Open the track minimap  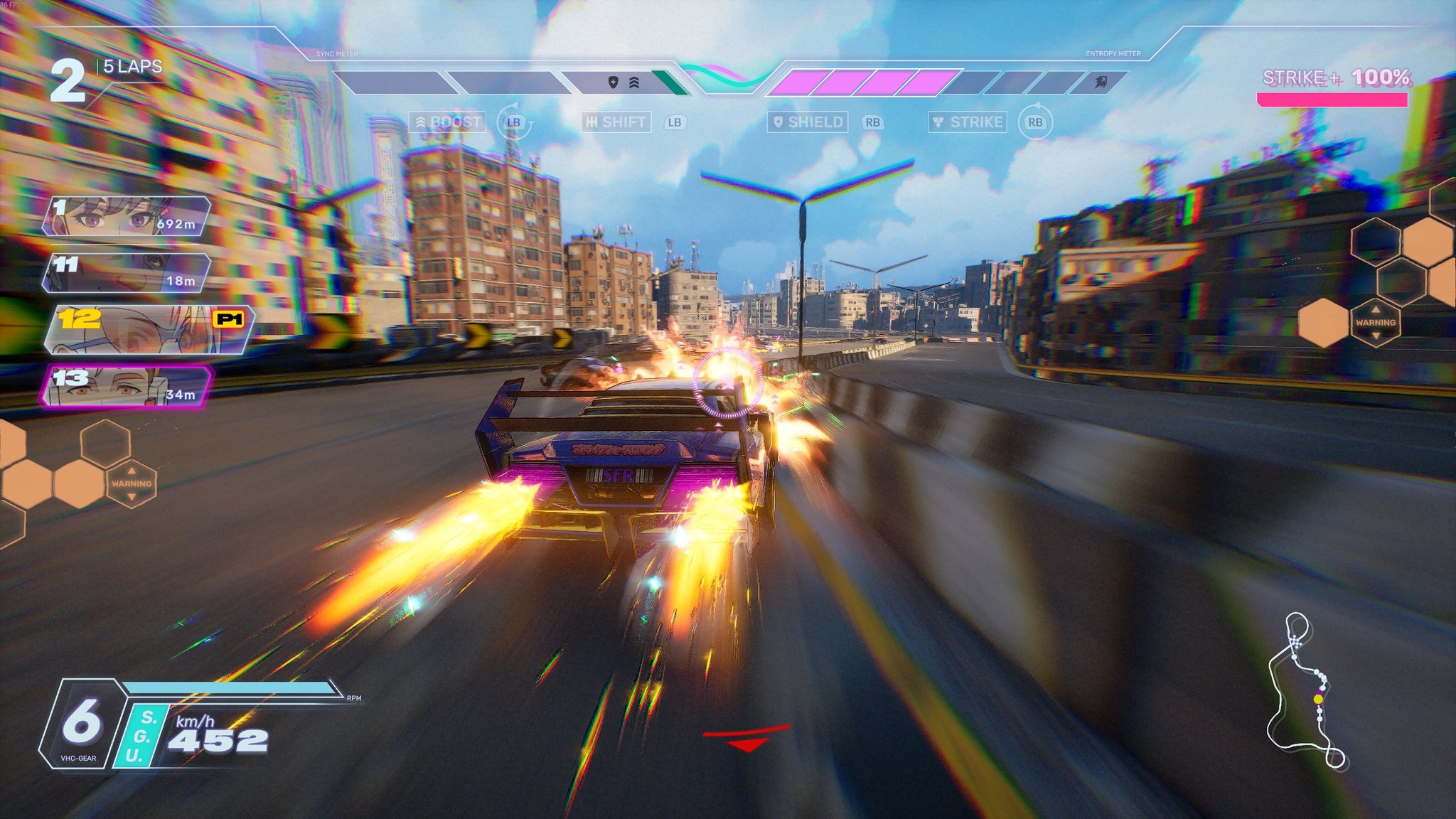pos(1305,691)
